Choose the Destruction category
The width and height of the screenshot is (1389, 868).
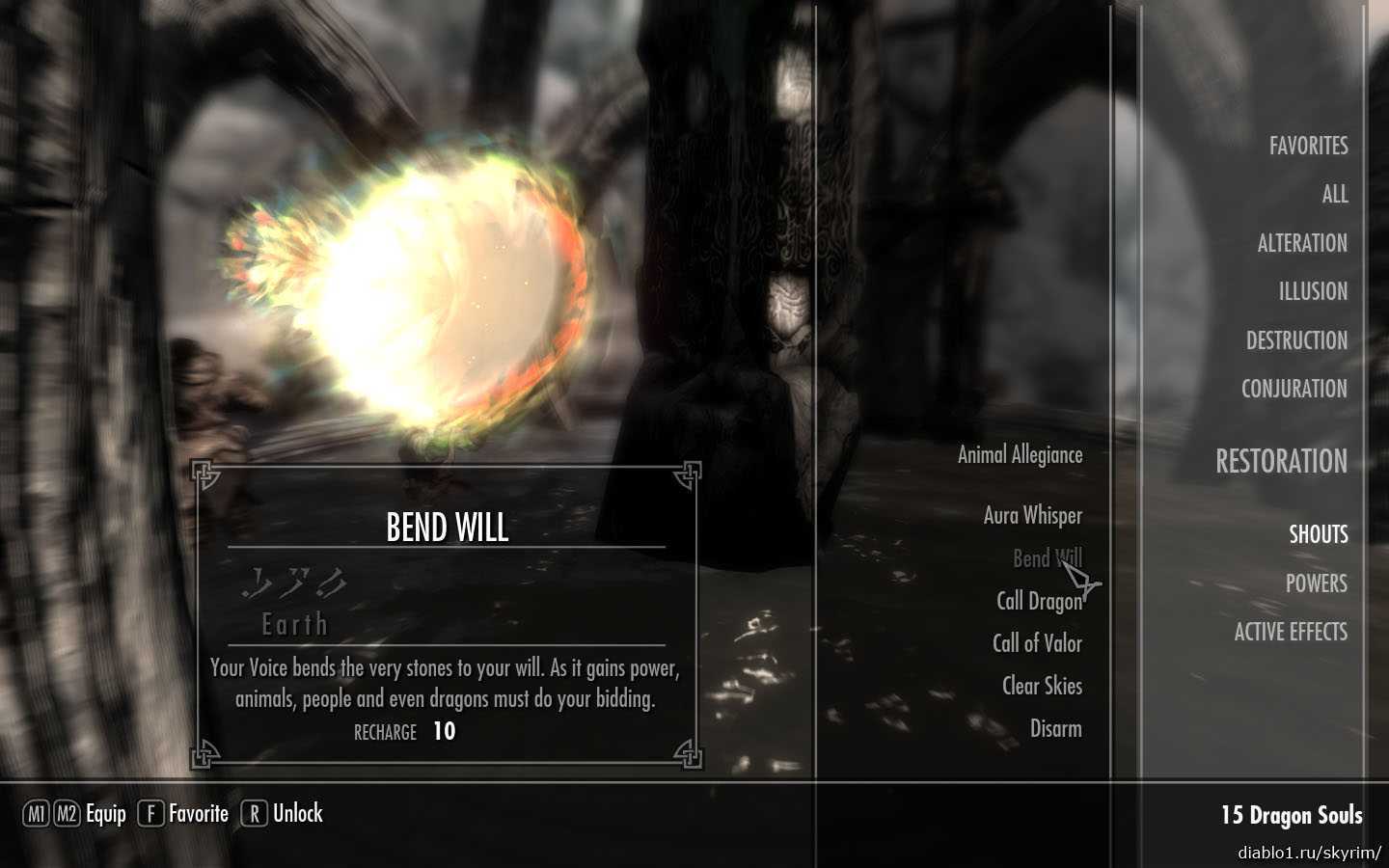click(1295, 340)
